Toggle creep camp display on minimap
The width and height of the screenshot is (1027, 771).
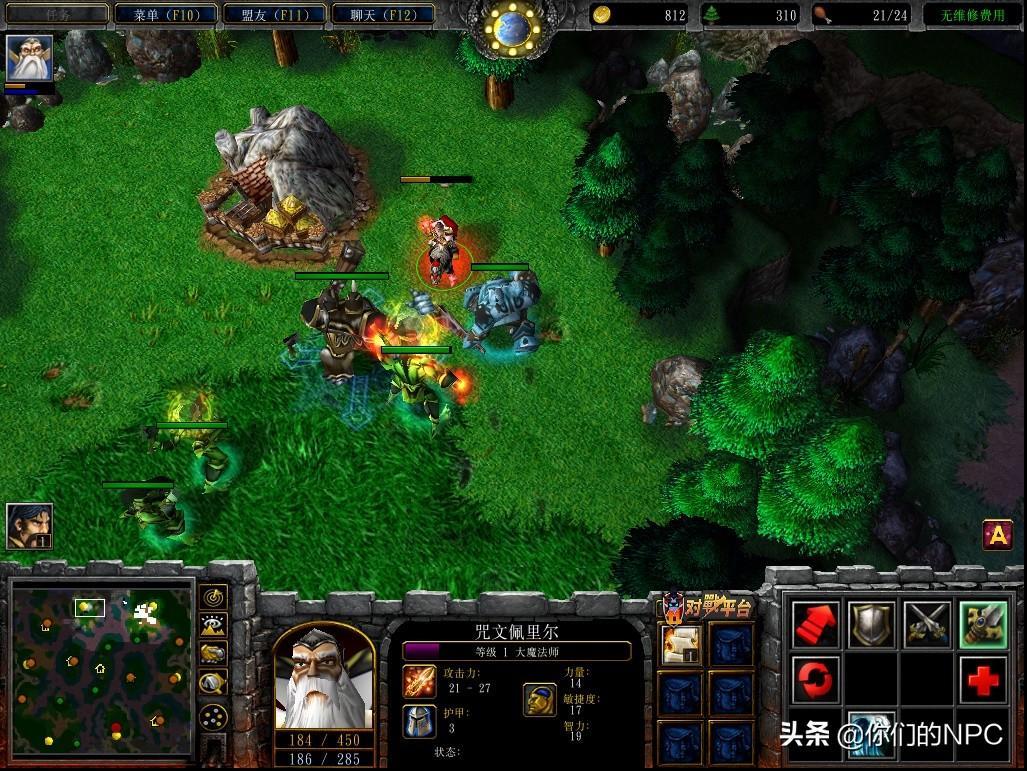pos(213,683)
